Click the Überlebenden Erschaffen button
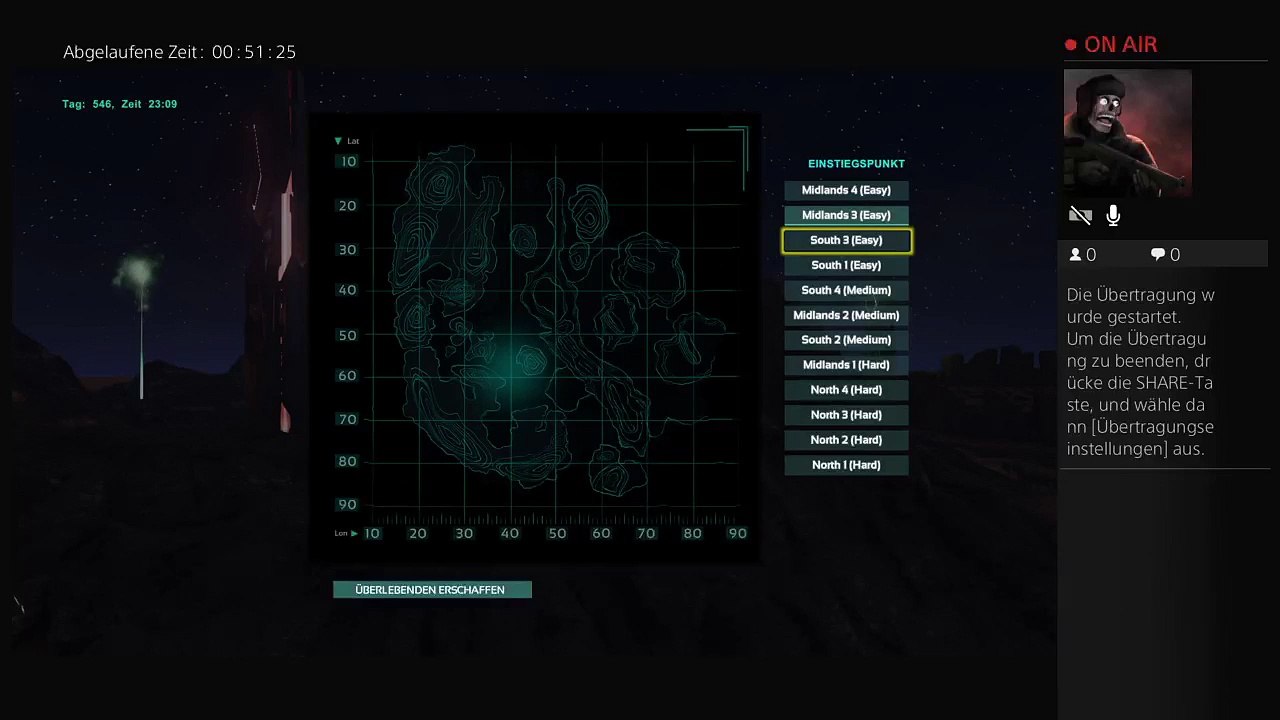The width and height of the screenshot is (1280, 720). (x=431, y=590)
